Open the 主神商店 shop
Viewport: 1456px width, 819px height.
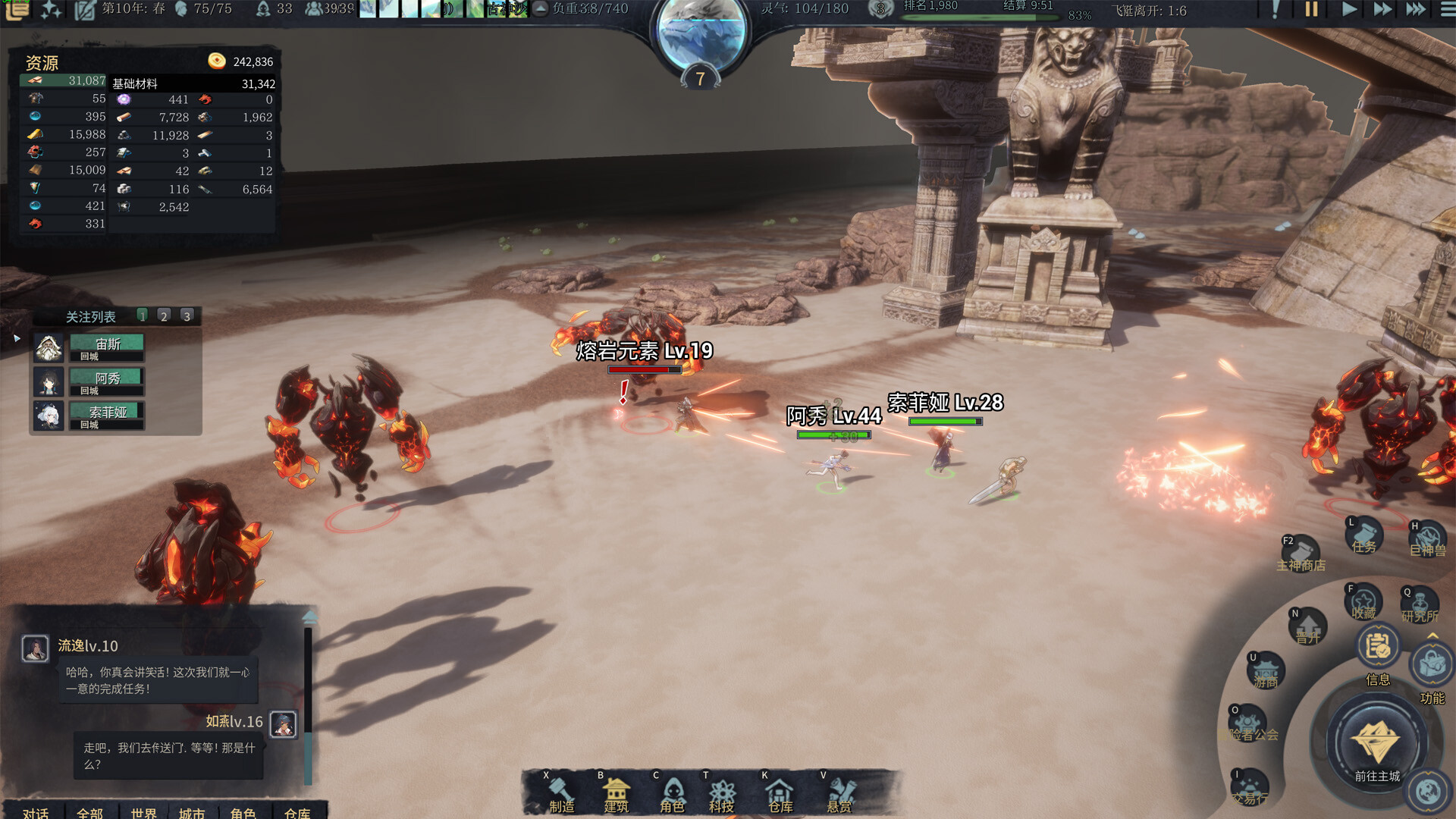[x=1301, y=554]
